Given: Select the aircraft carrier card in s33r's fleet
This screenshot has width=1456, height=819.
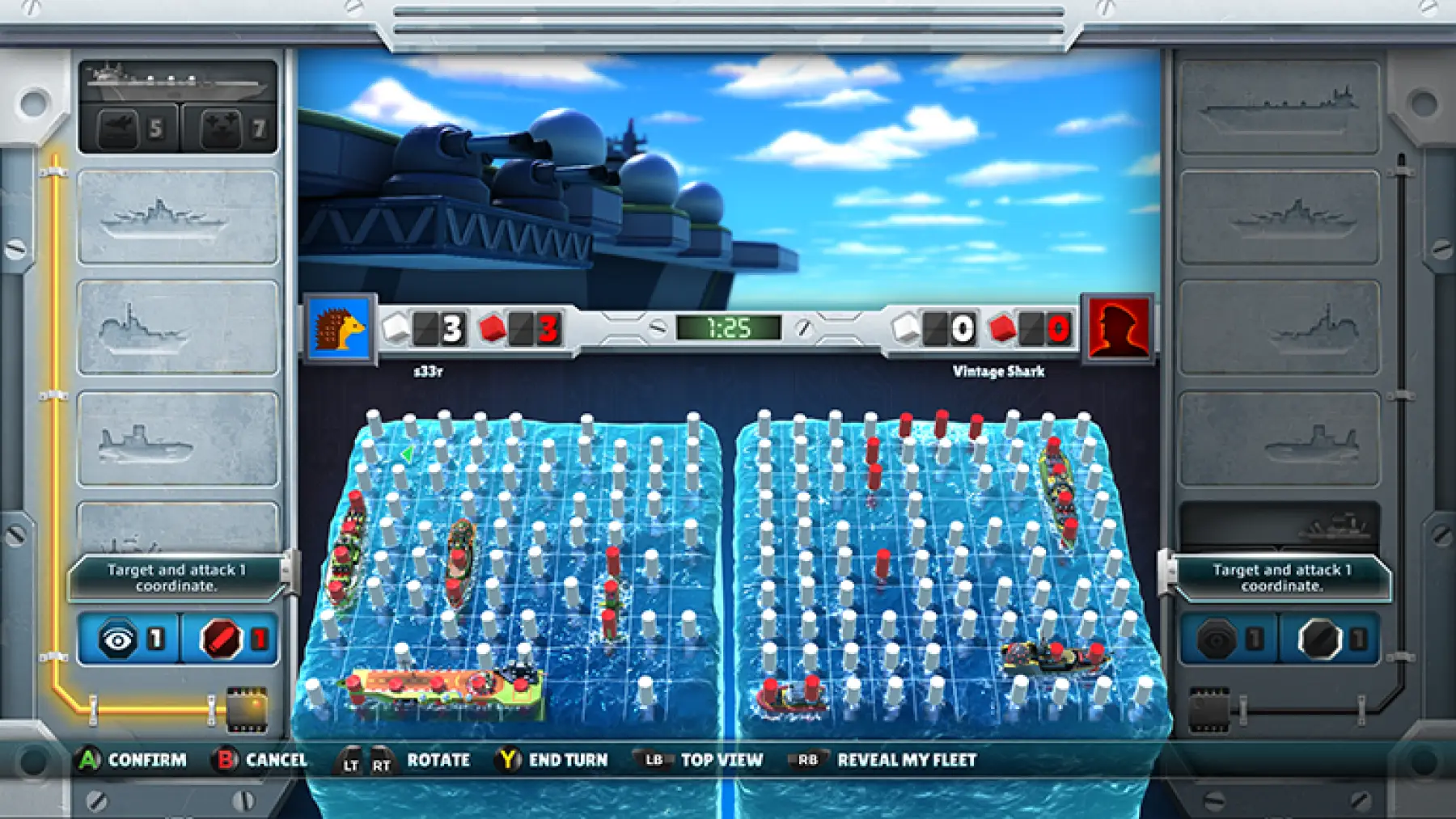Looking at the screenshot, I should click(x=178, y=82).
